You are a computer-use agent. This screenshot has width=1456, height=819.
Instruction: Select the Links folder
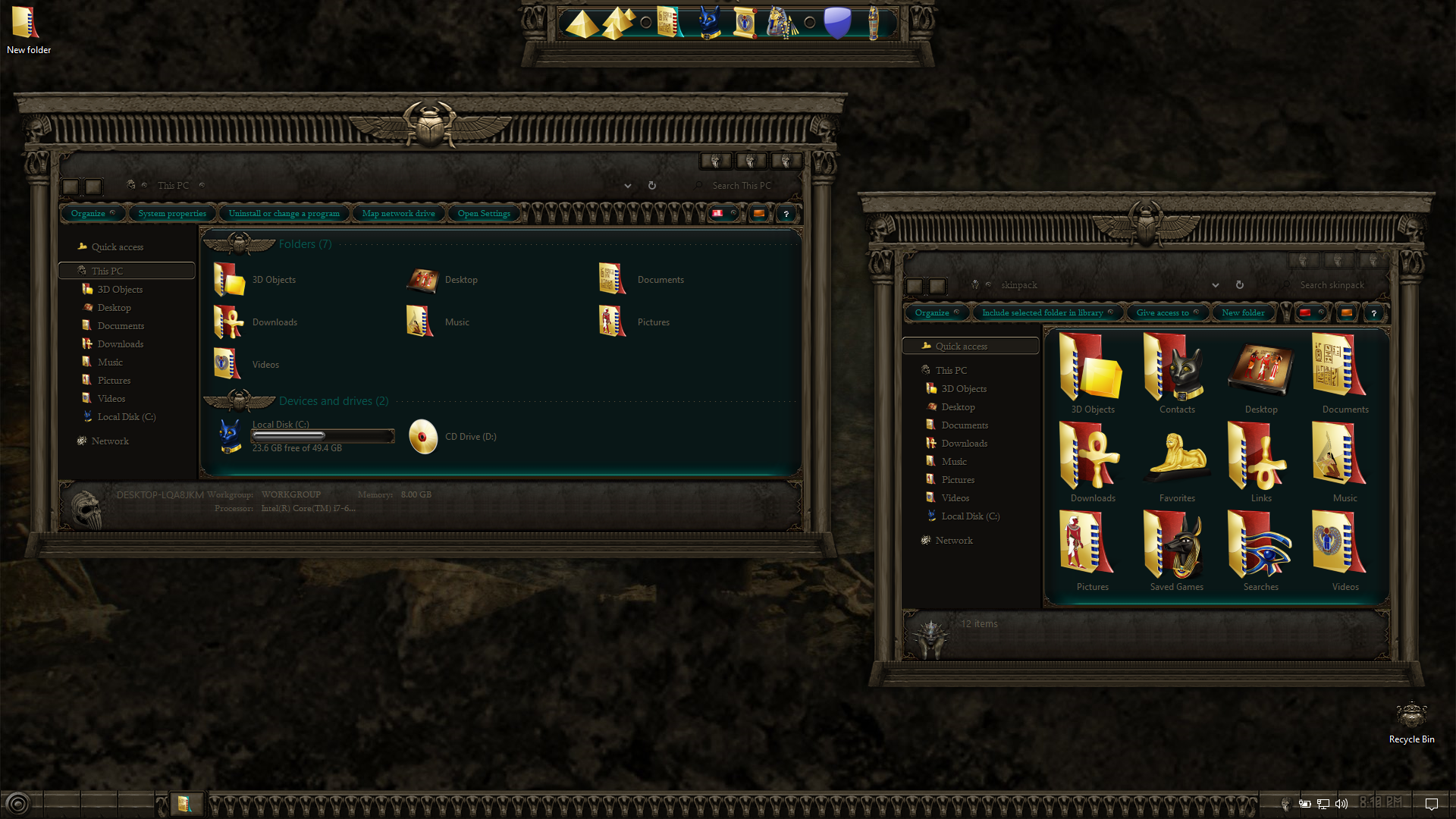[x=1260, y=462]
